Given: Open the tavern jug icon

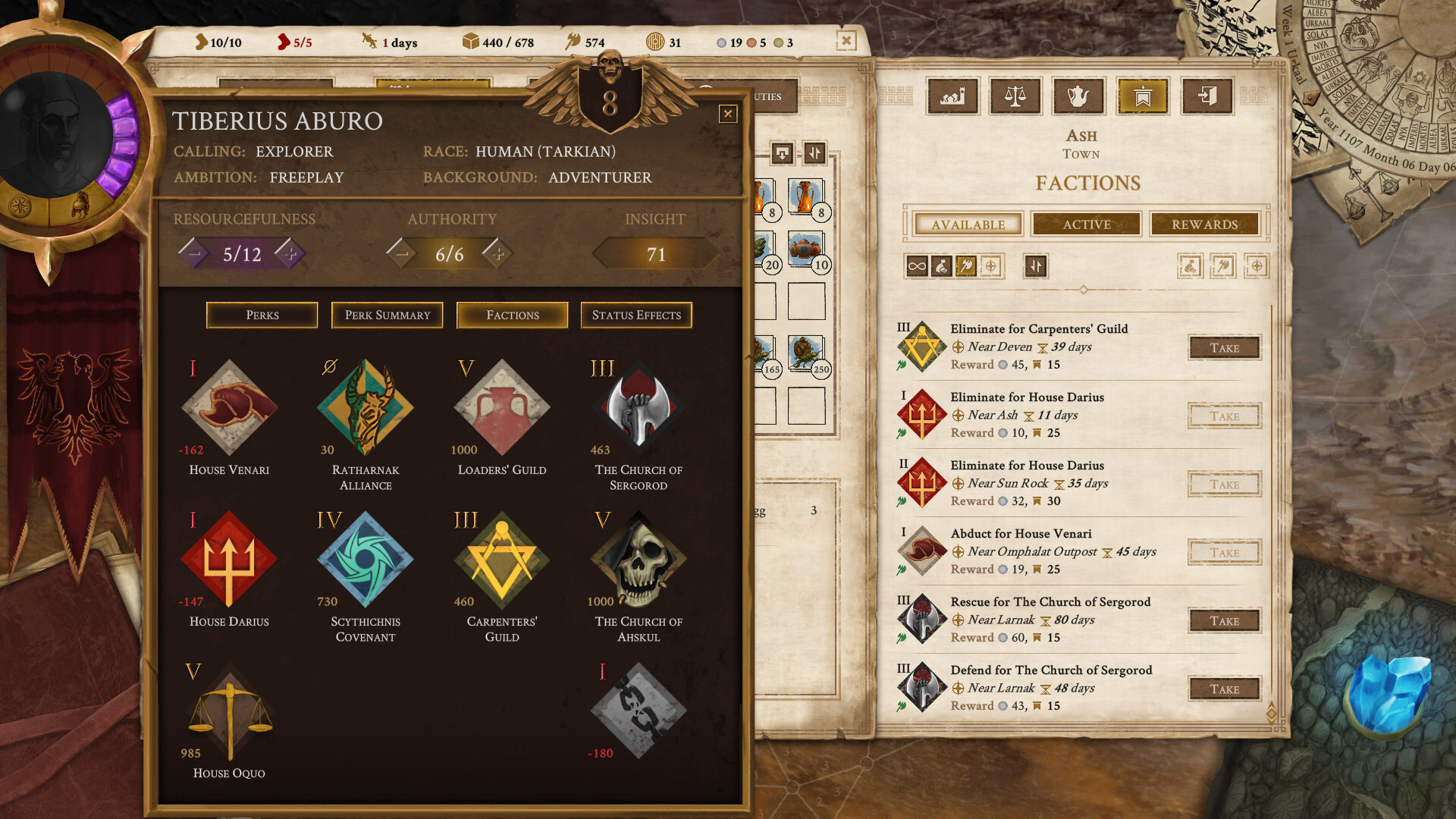Looking at the screenshot, I should [x=1079, y=96].
